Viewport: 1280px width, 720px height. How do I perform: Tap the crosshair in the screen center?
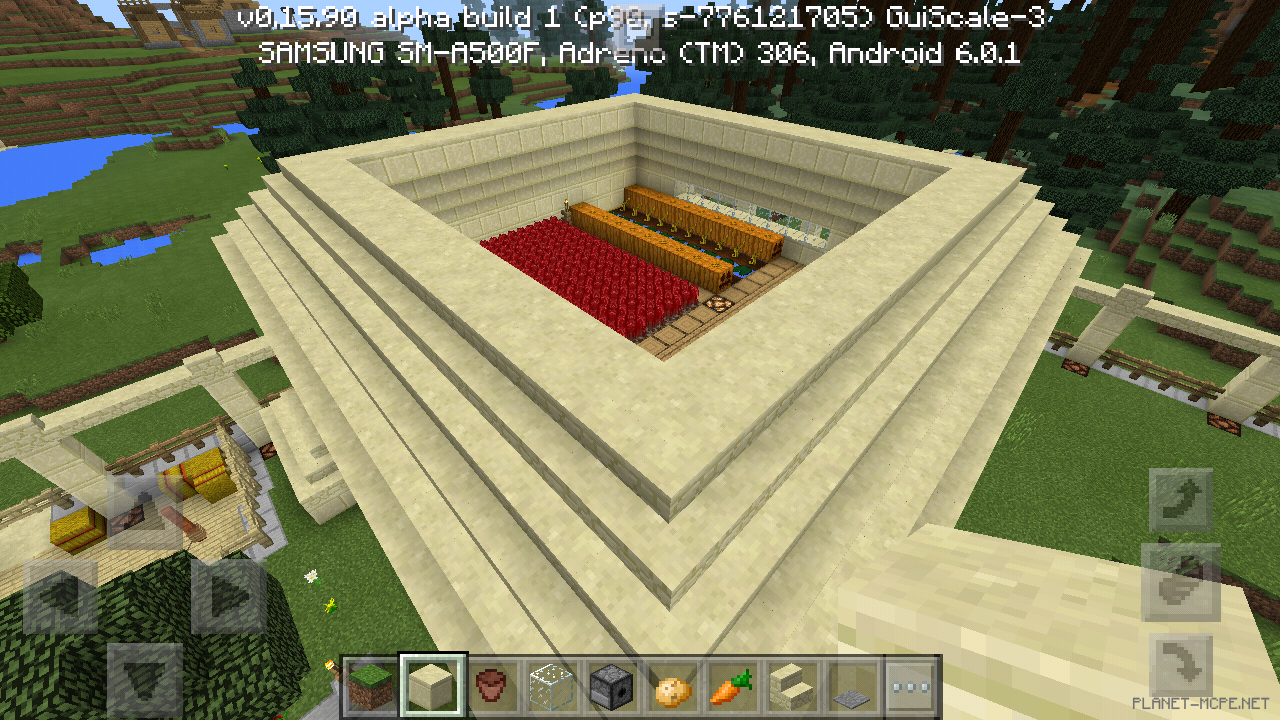pyautogui.click(x=640, y=360)
